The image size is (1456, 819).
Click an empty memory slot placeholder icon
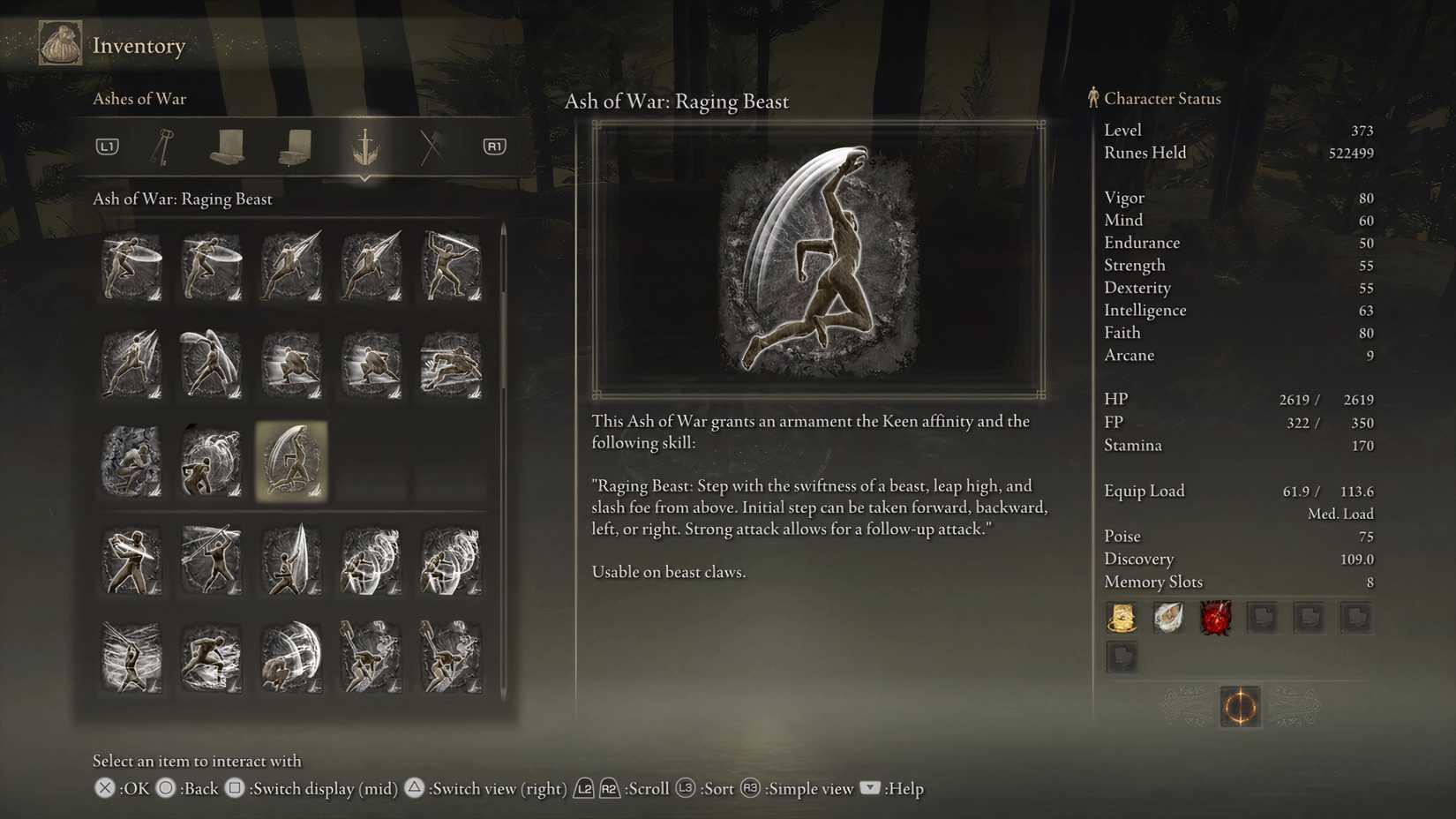coord(1262,618)
